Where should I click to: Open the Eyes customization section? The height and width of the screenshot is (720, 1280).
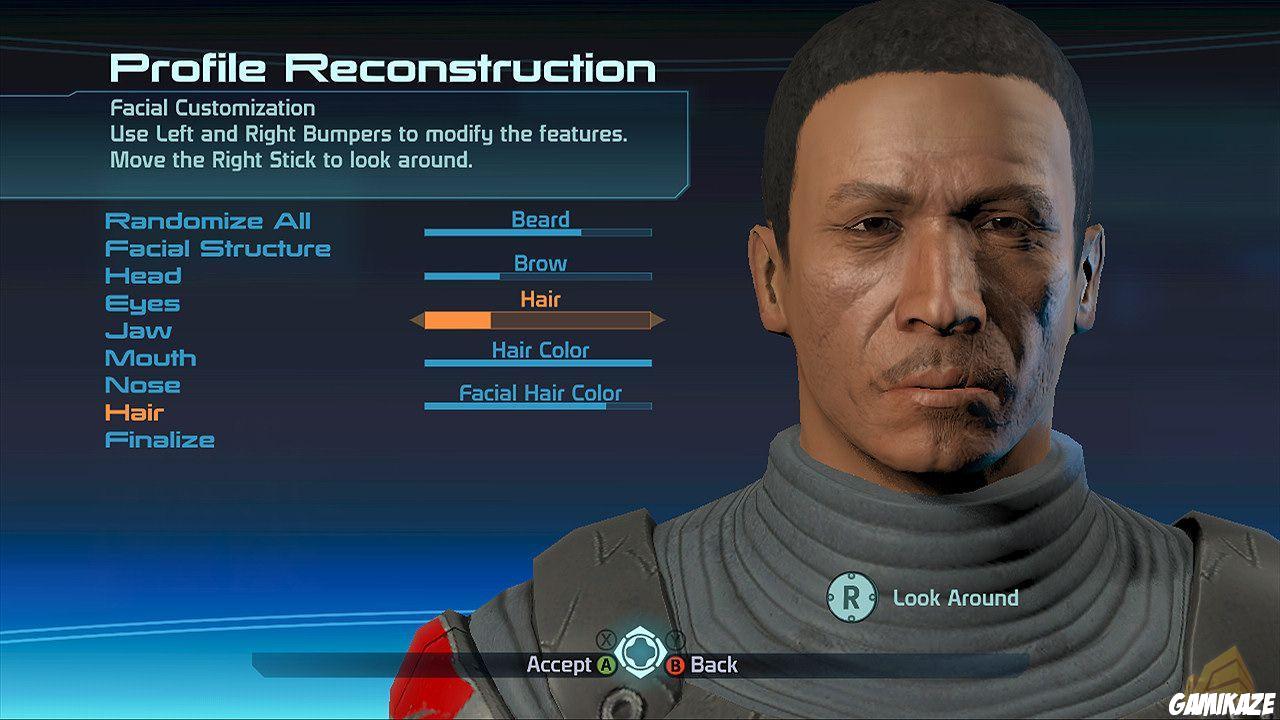[141, 303]
